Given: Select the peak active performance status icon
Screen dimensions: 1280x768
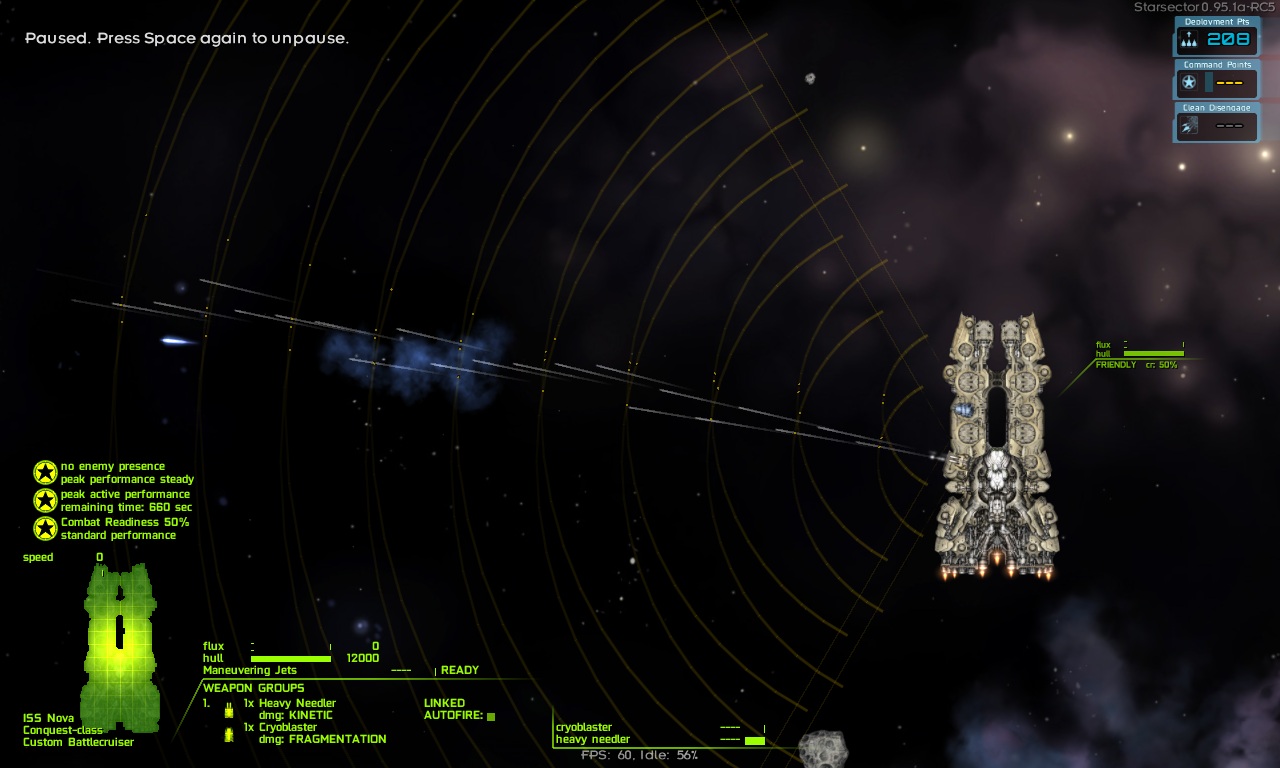Looking at the screenshot, I should pyautogui.click(x=45, y=500).
